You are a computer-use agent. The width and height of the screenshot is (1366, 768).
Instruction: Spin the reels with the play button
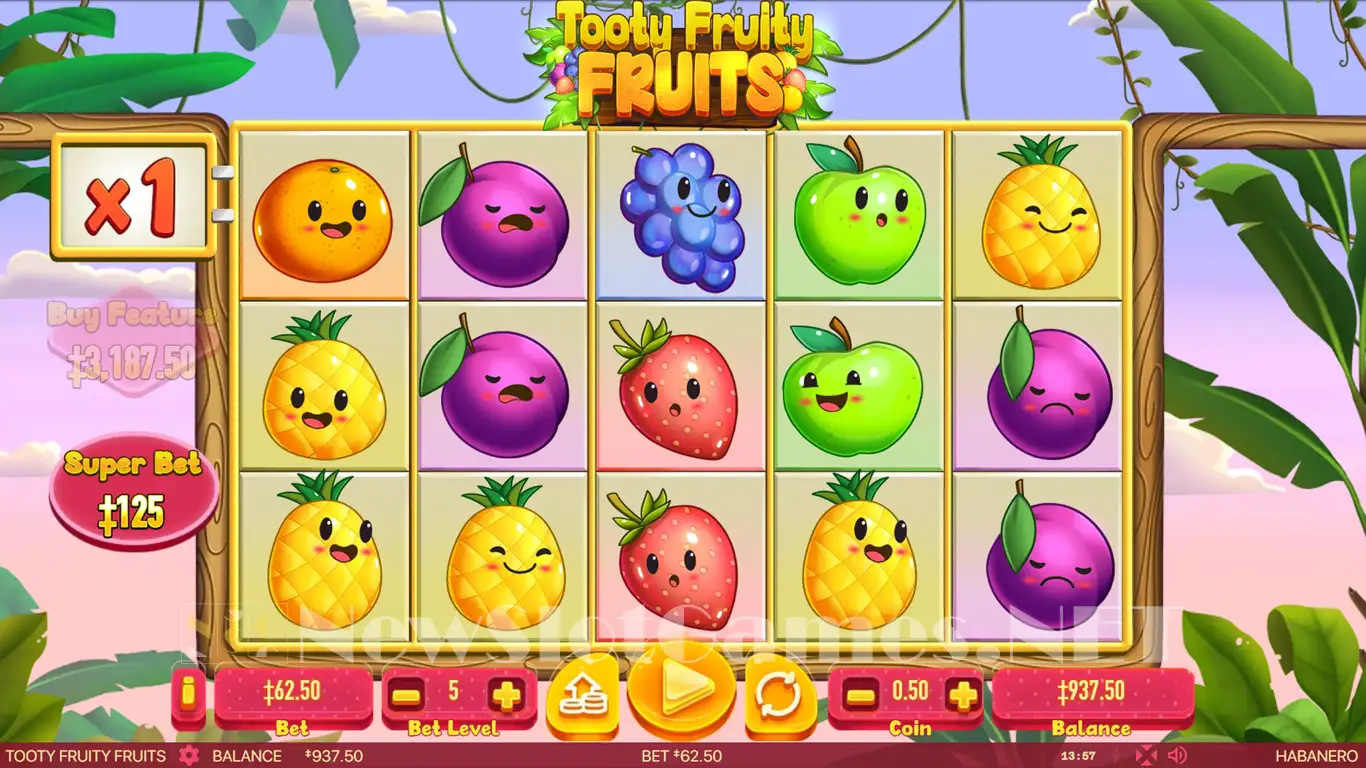[x=681, y=688]
